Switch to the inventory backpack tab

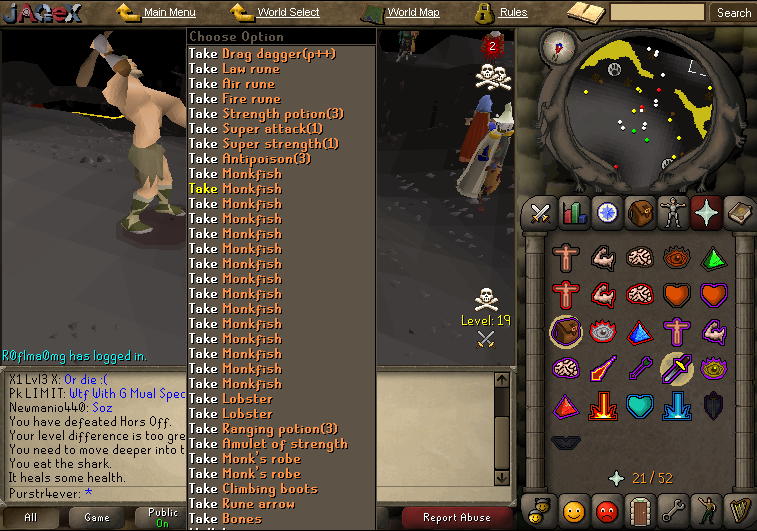639,212
